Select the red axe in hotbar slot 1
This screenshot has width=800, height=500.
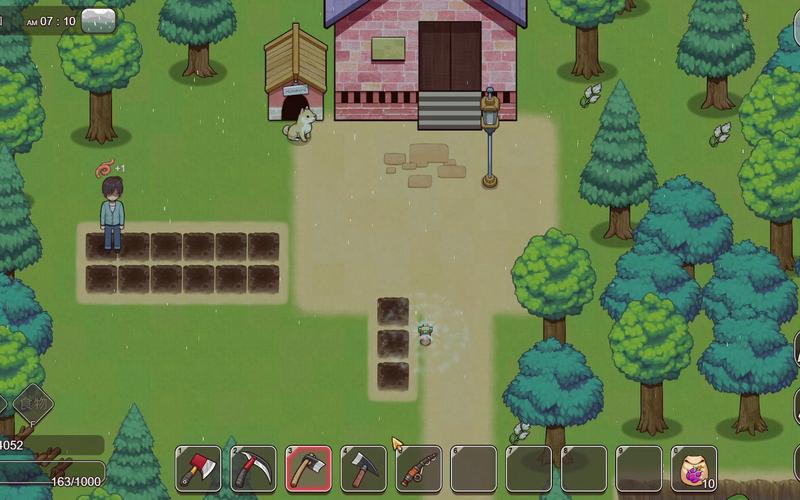coord(199,468)
